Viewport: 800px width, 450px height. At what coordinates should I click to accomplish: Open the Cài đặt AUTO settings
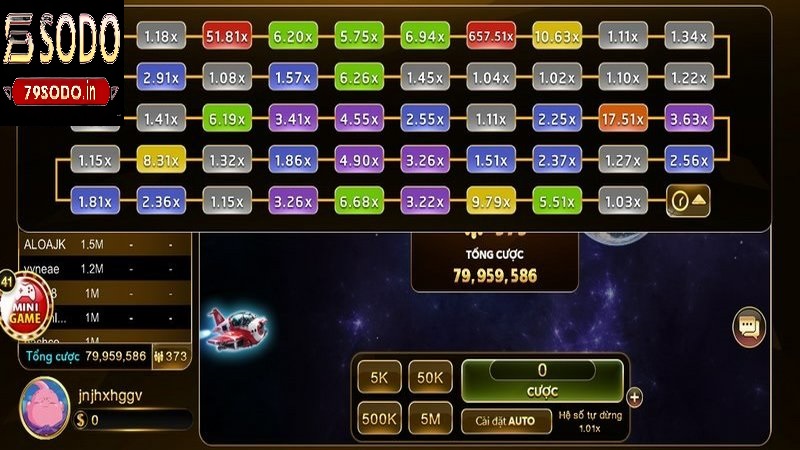(505, 421)
